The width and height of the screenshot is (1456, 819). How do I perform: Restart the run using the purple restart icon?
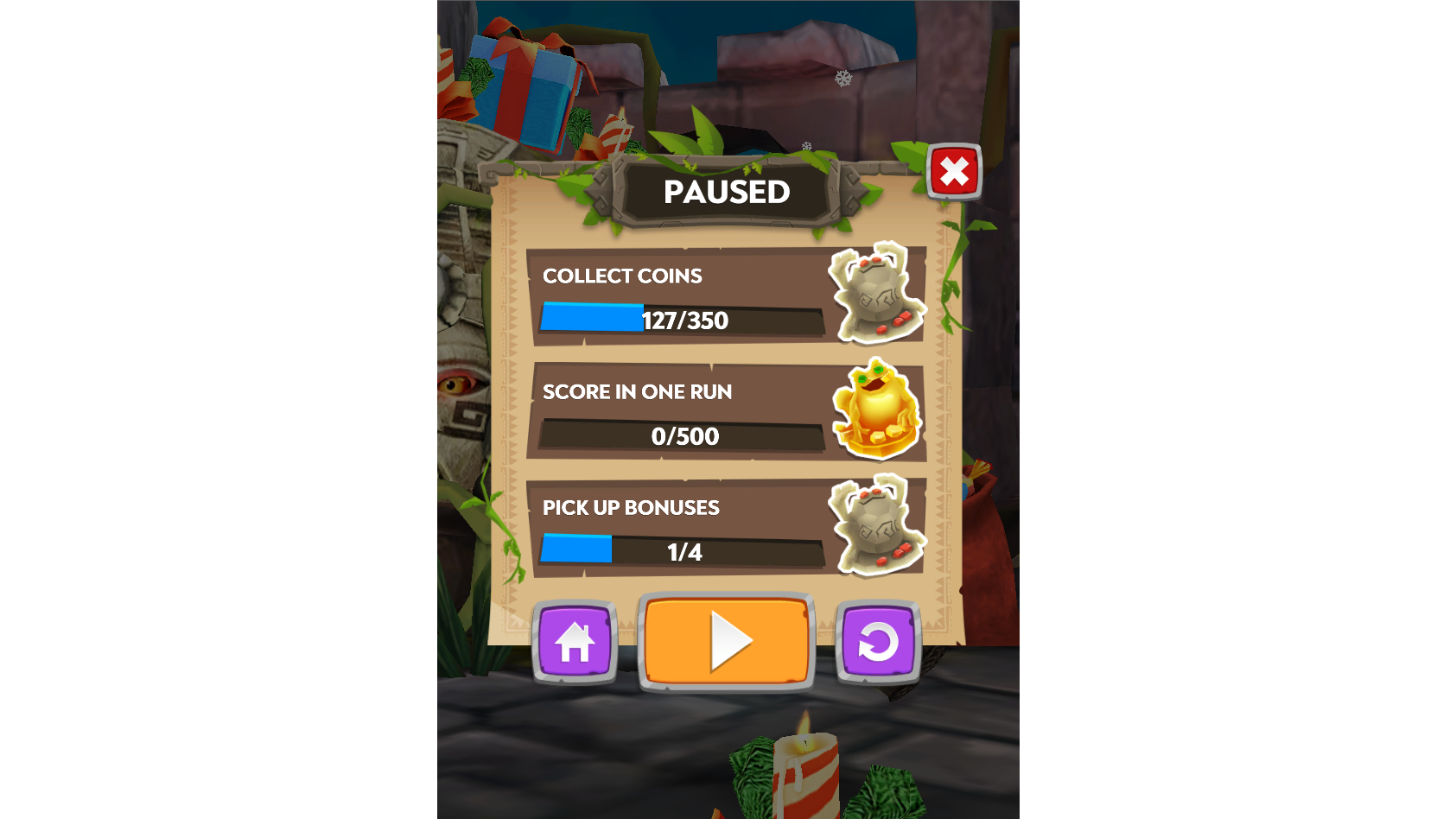pos(879,640)
